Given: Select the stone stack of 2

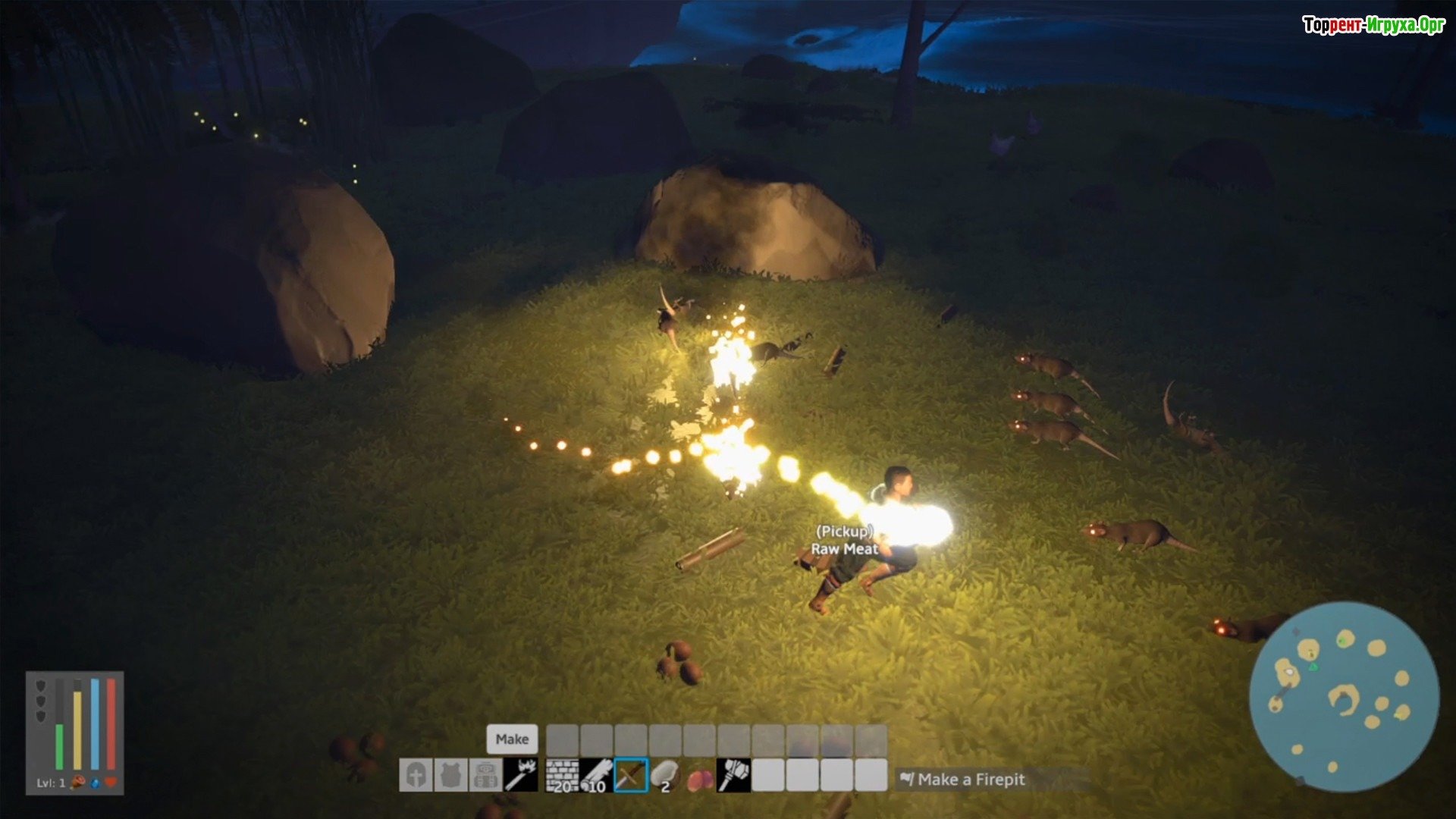Looking at the screenshot, I should click(665, 776).
